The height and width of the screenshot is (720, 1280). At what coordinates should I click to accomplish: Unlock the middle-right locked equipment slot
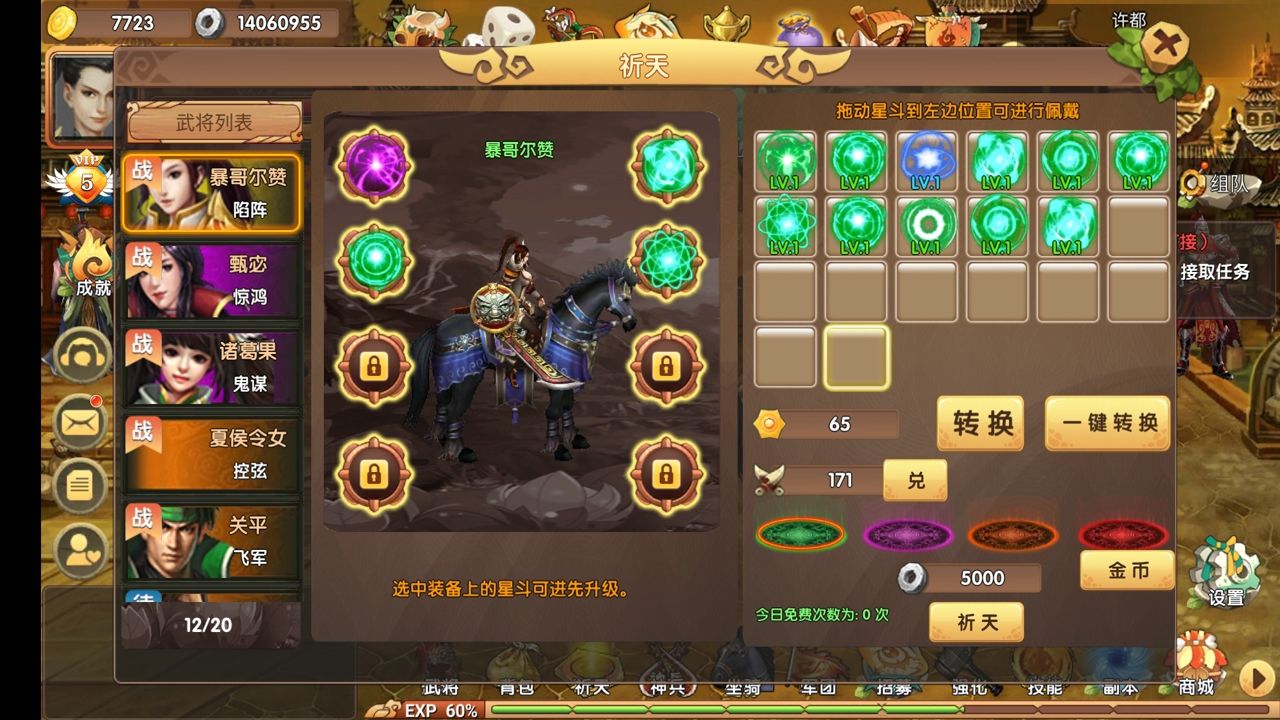tap(665, 365)
